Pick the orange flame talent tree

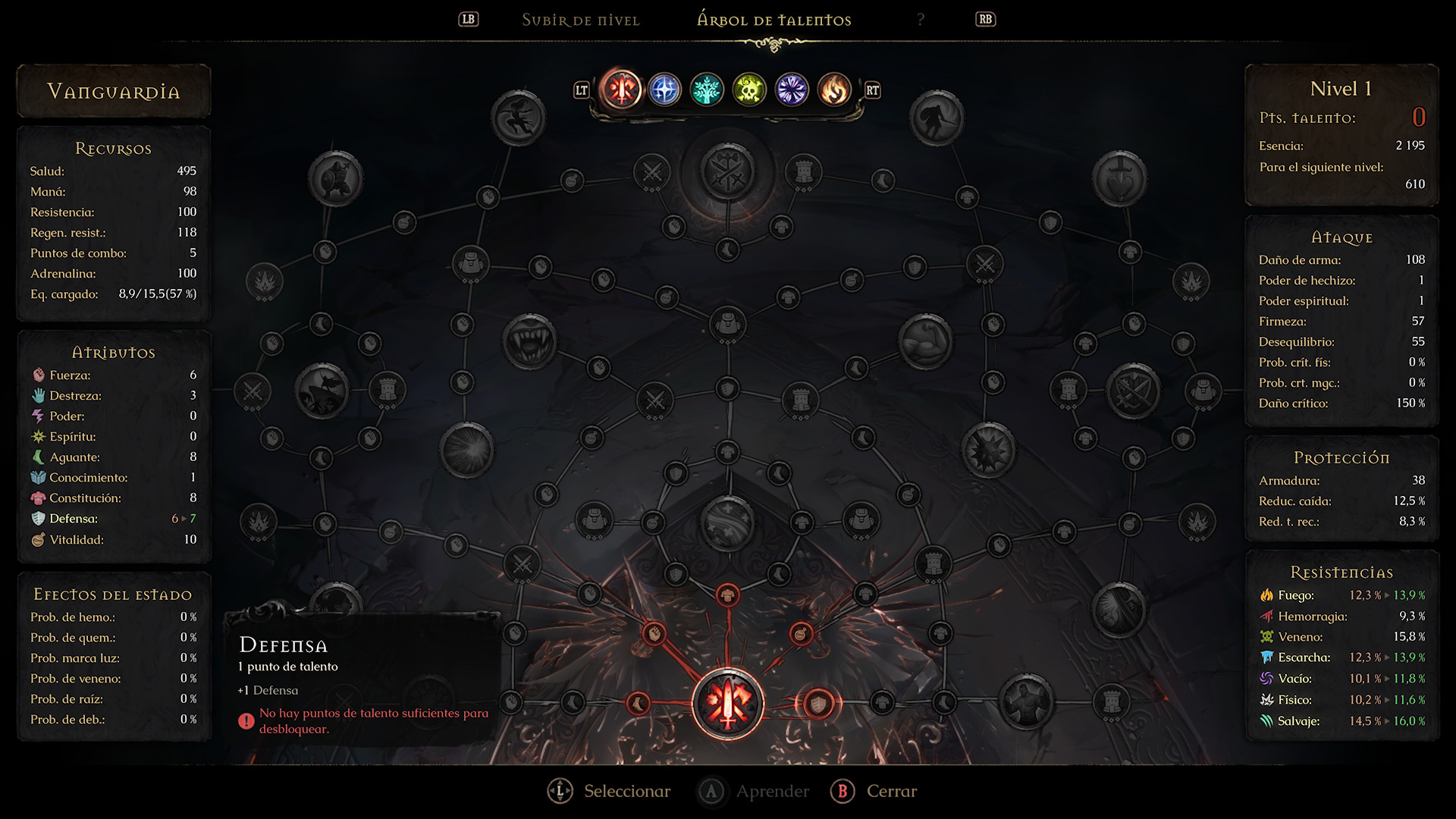(x=834, y=90)
